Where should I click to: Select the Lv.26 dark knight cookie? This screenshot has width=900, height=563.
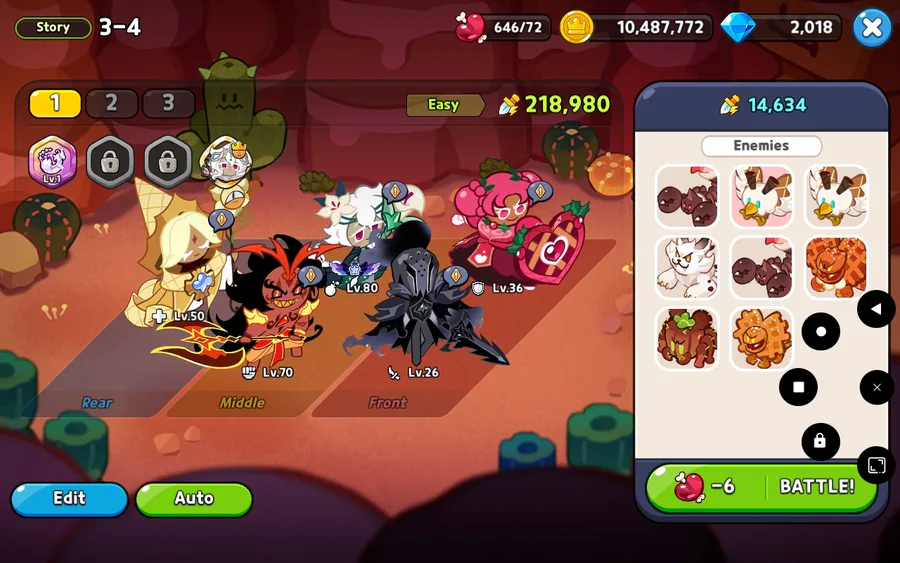(x=420, y=305)
